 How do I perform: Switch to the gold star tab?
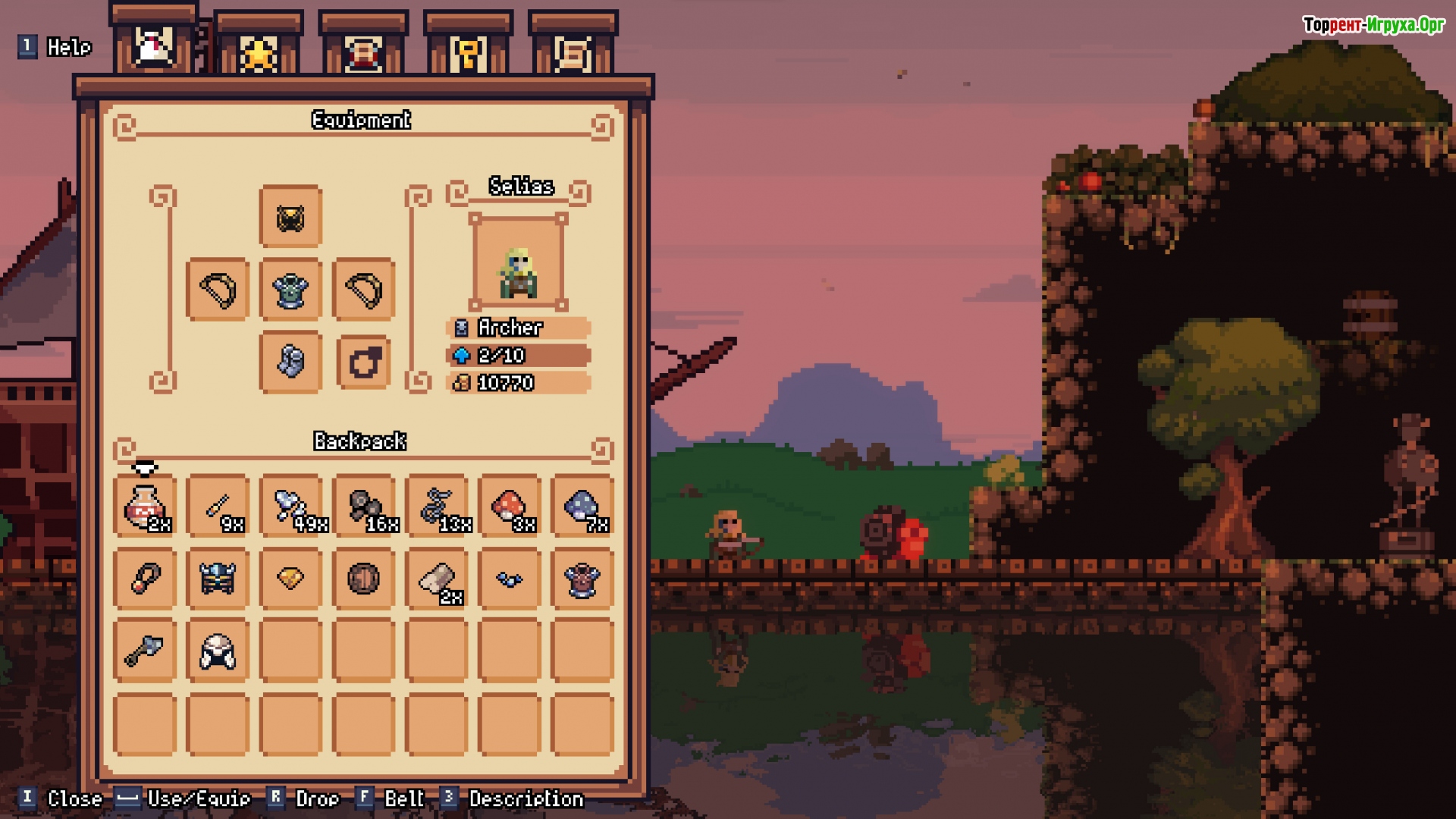[259, 52]
